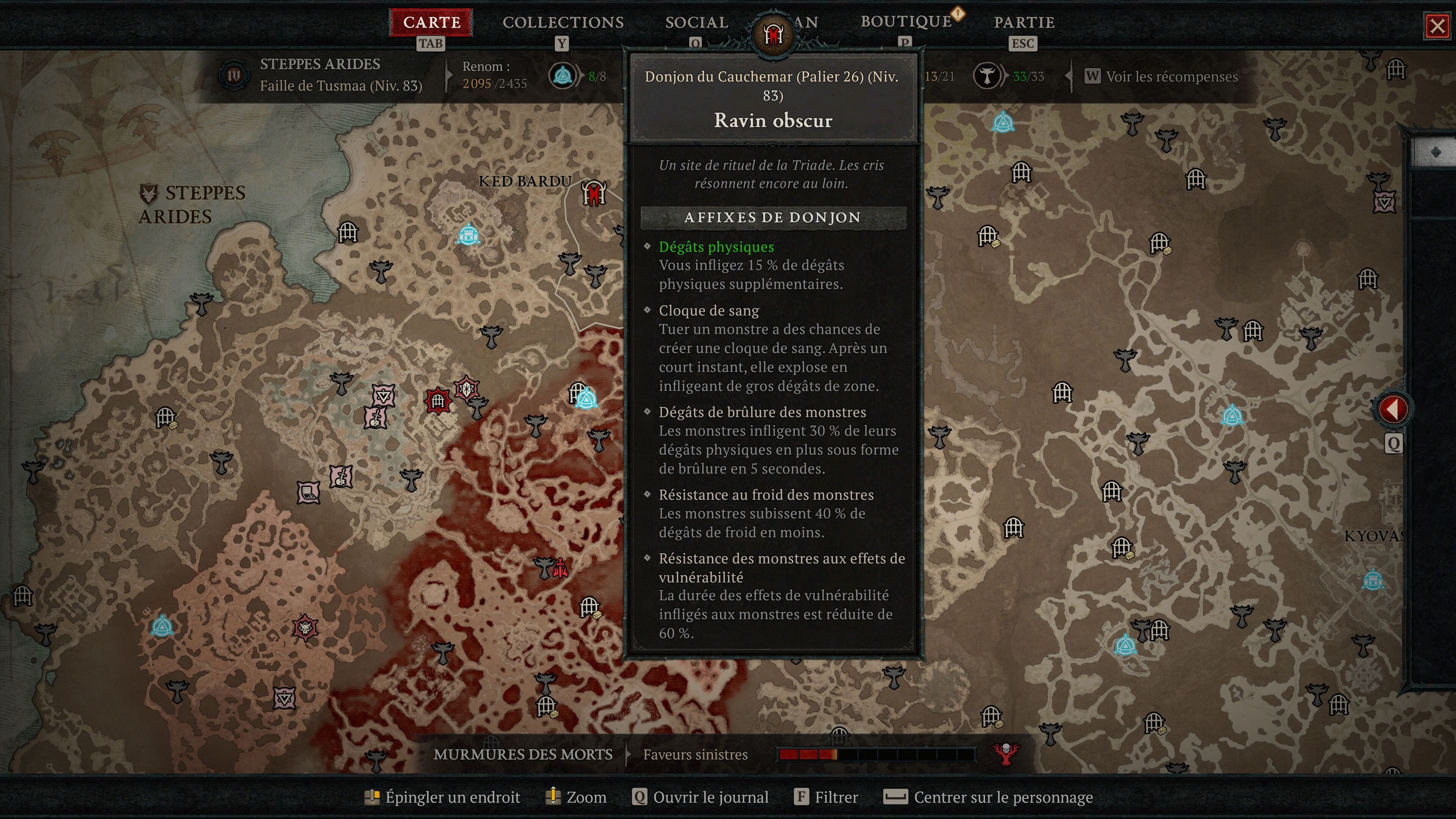Image resolution: width=1456 pixels, height=819 pixels.
Task: Select the Épingler un endroit option
Action: click(x=452, y=797)
